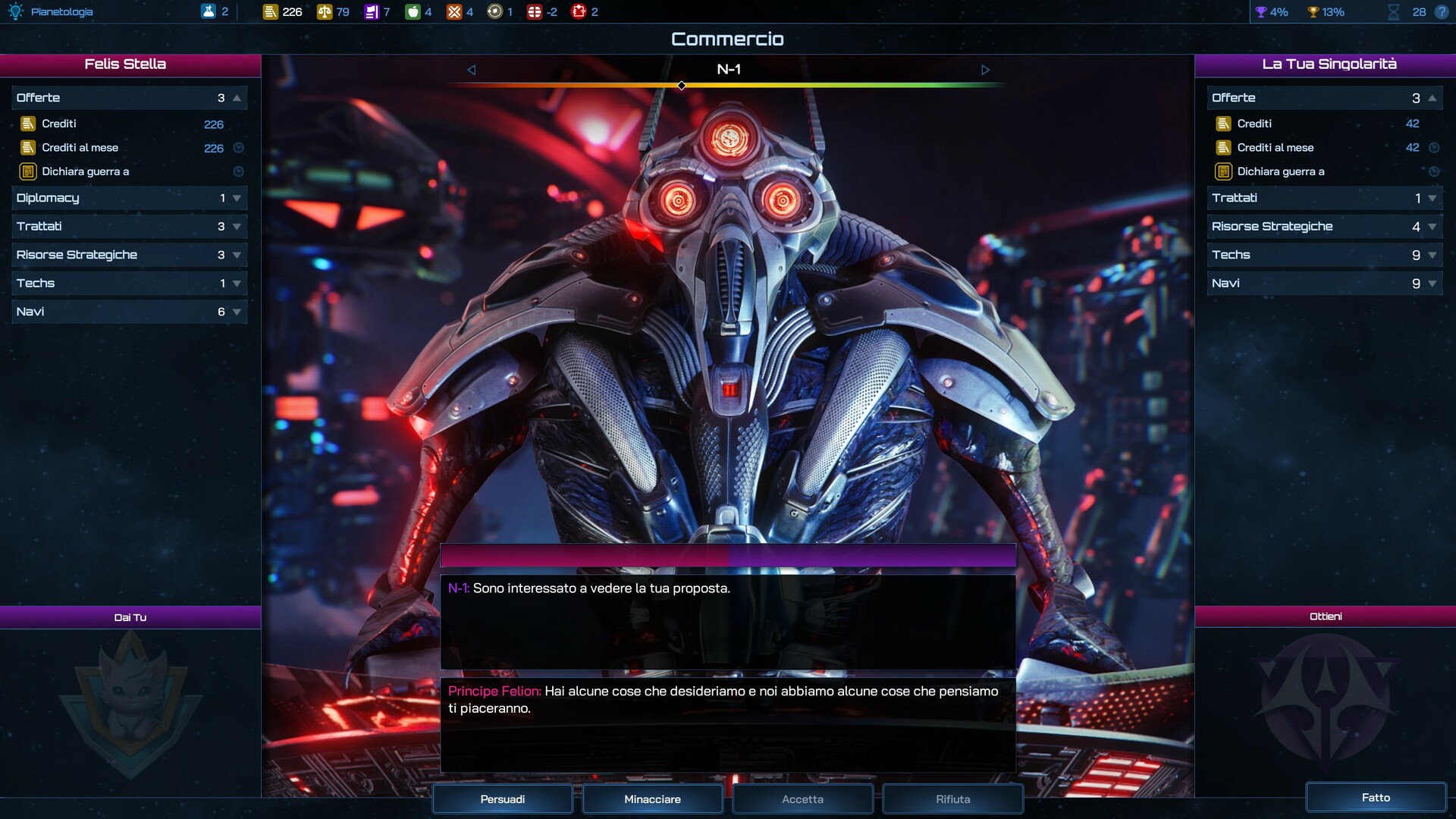Show La Tua Singolarità's Navi list
Viewport: 1456px width, 819px height.
[x=1324, y=283]
